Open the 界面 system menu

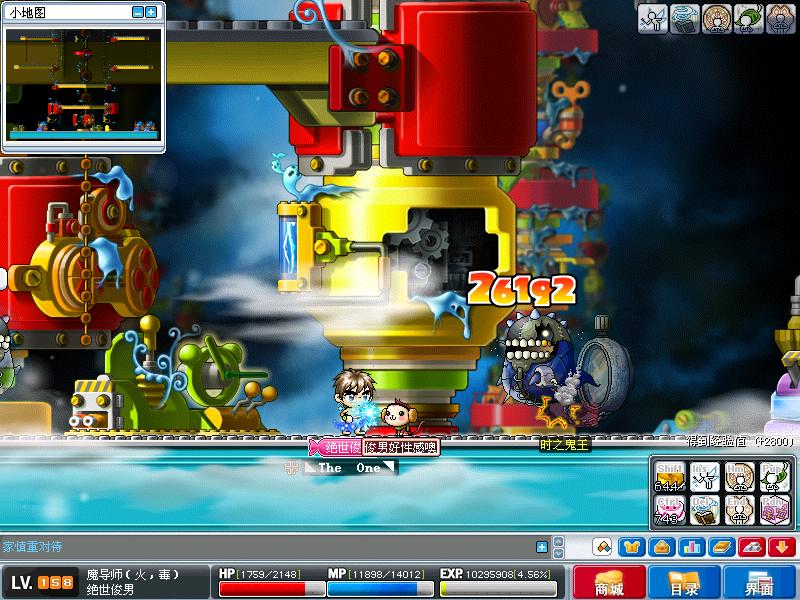(759, 582)
